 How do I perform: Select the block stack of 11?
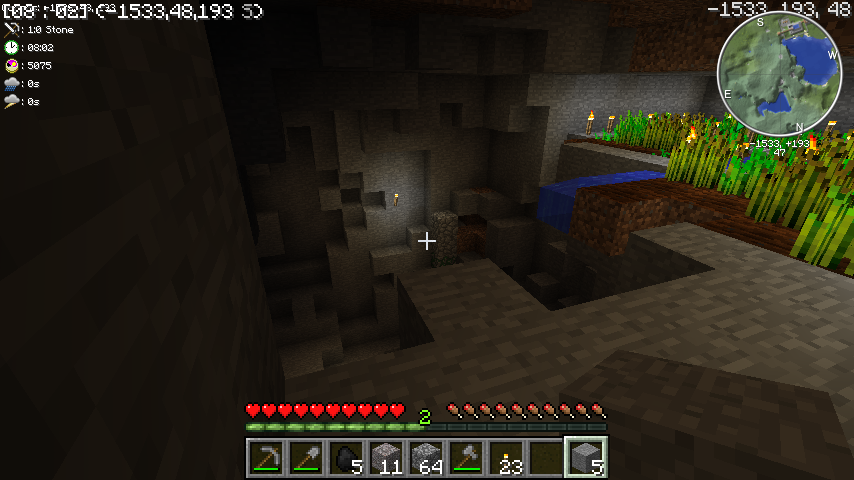click(386, 458)
